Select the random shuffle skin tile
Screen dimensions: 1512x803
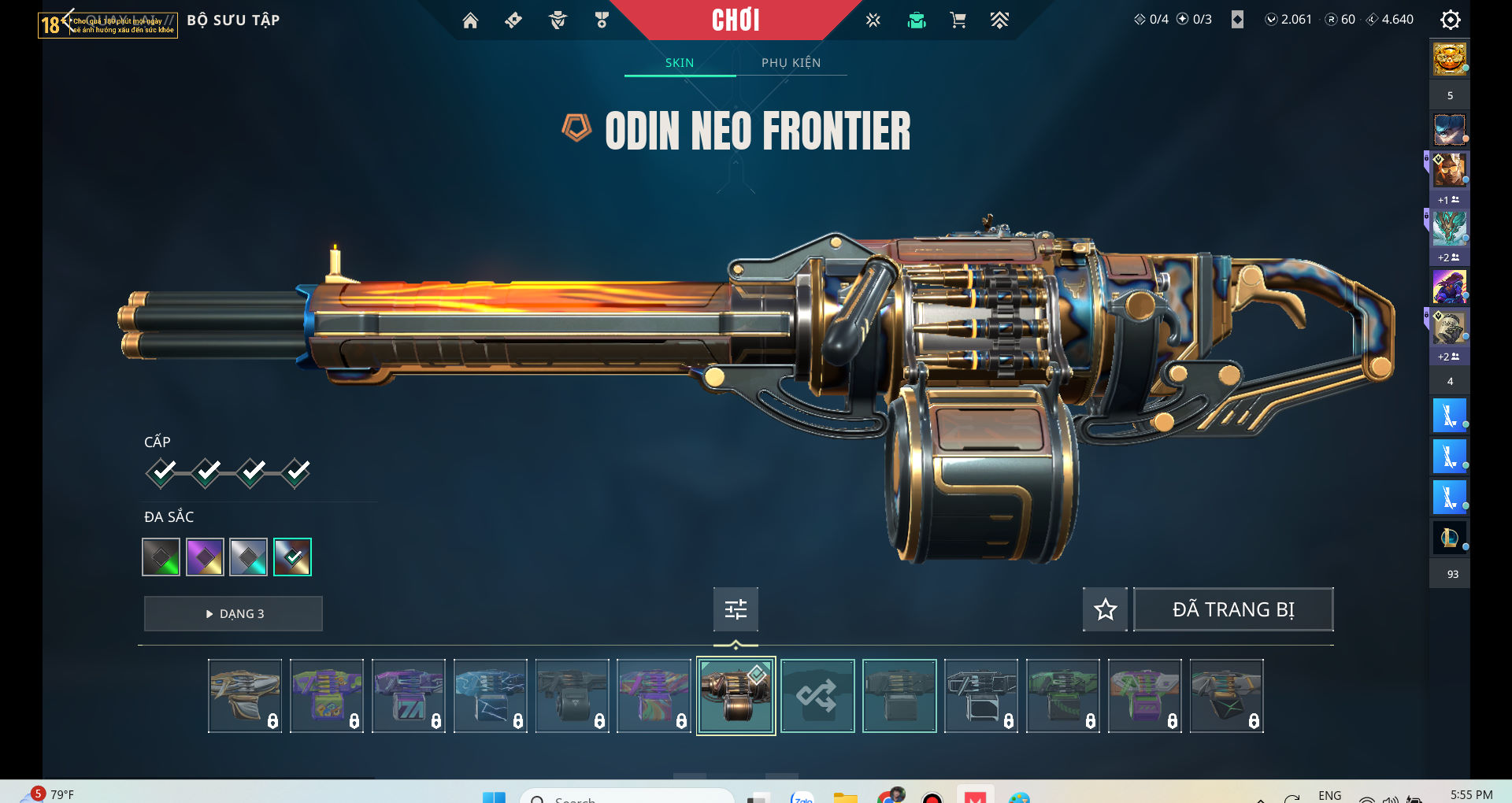(x=817, y=696)
